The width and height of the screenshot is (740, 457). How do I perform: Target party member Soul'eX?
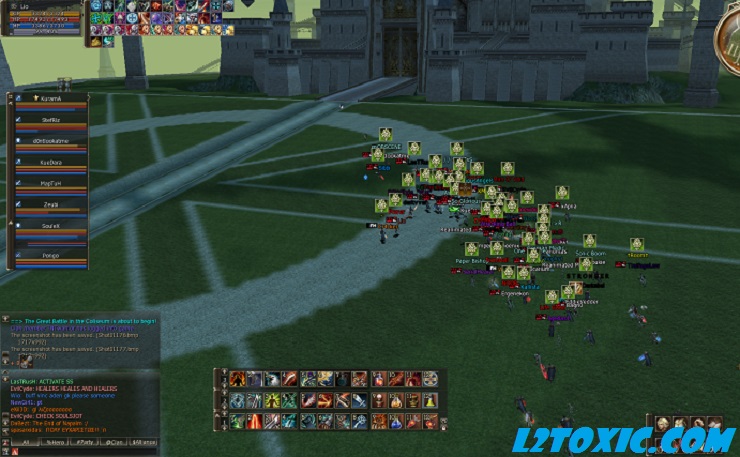pyautogui.click(x=50, y=227)
